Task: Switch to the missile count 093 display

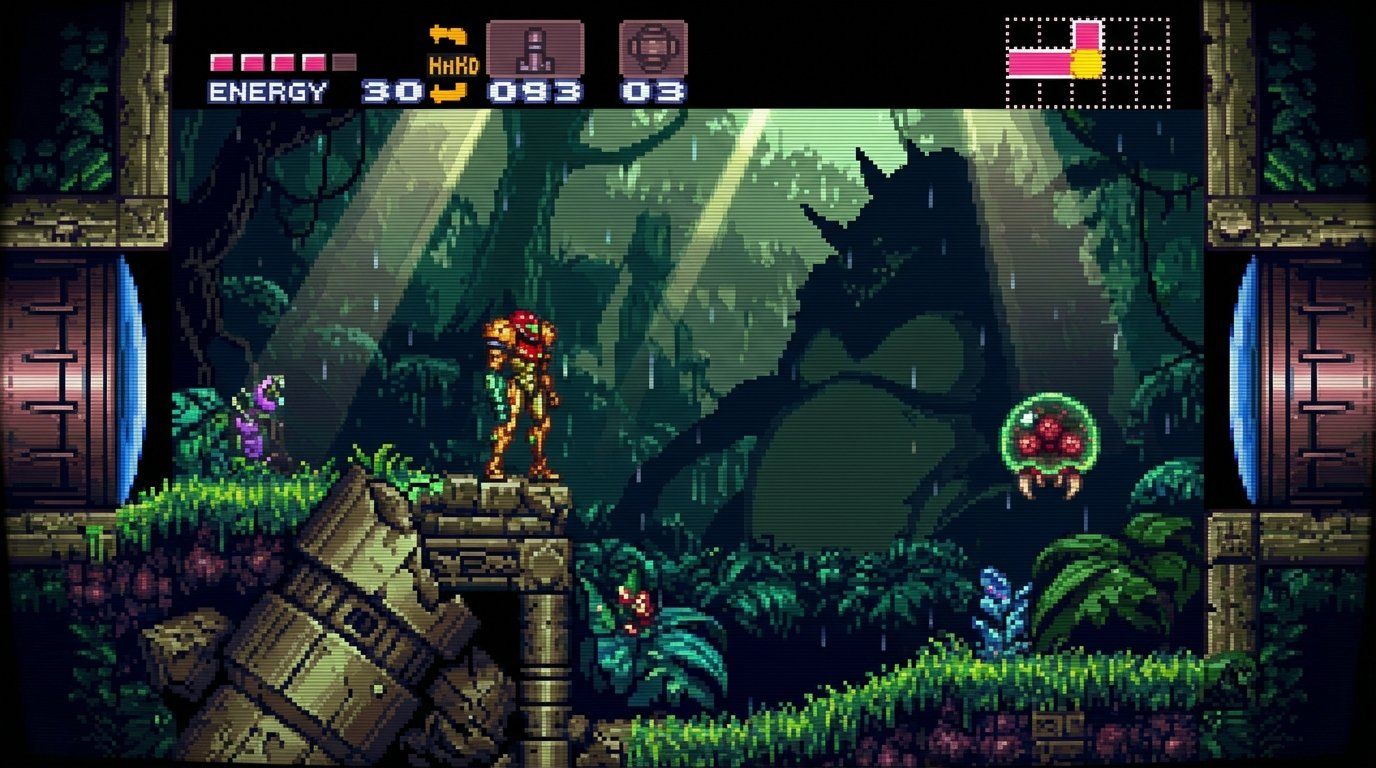Action: [x=534, y=92]
